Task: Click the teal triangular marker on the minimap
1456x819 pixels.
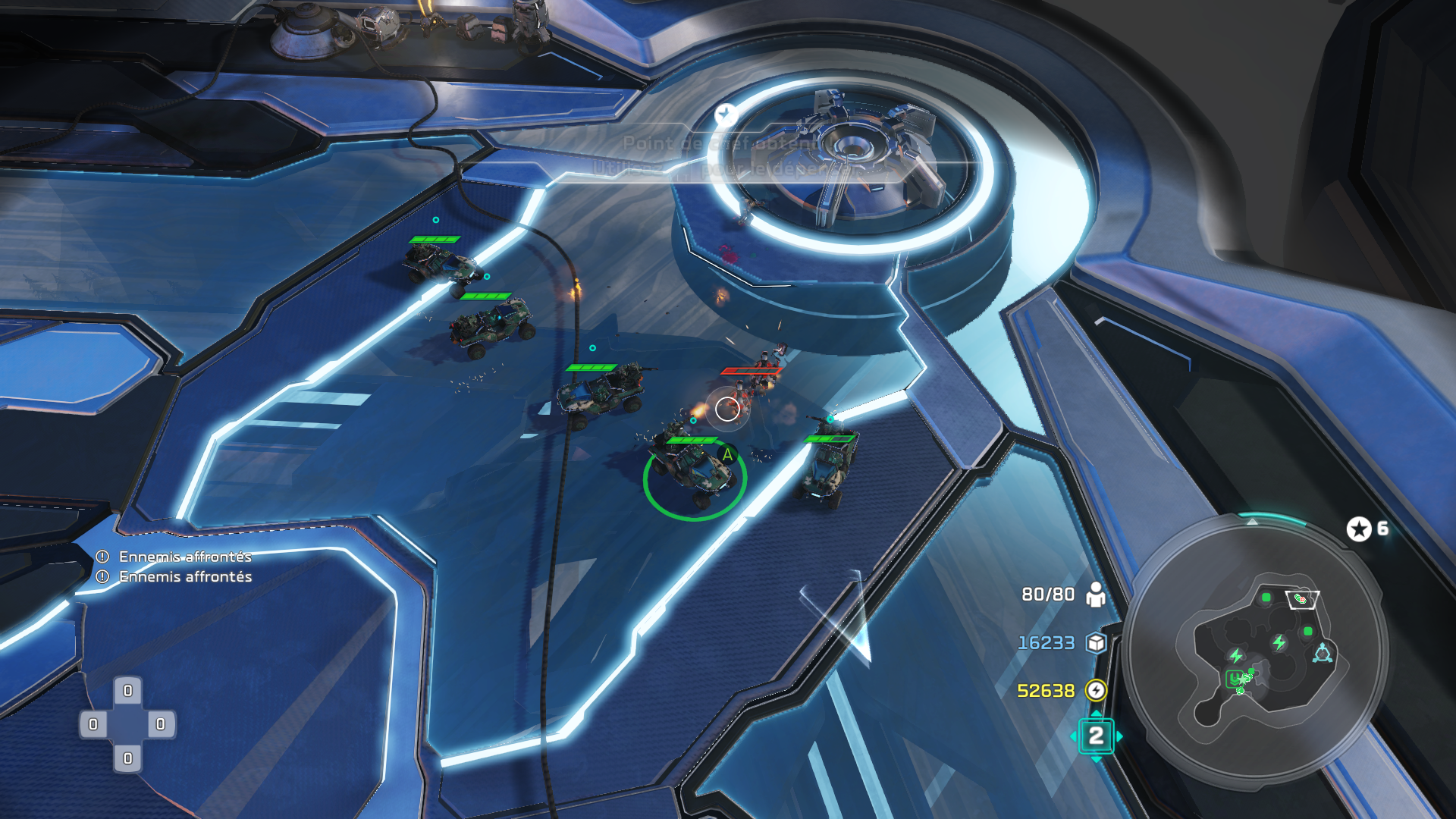Action: (x=1323, y=653)
